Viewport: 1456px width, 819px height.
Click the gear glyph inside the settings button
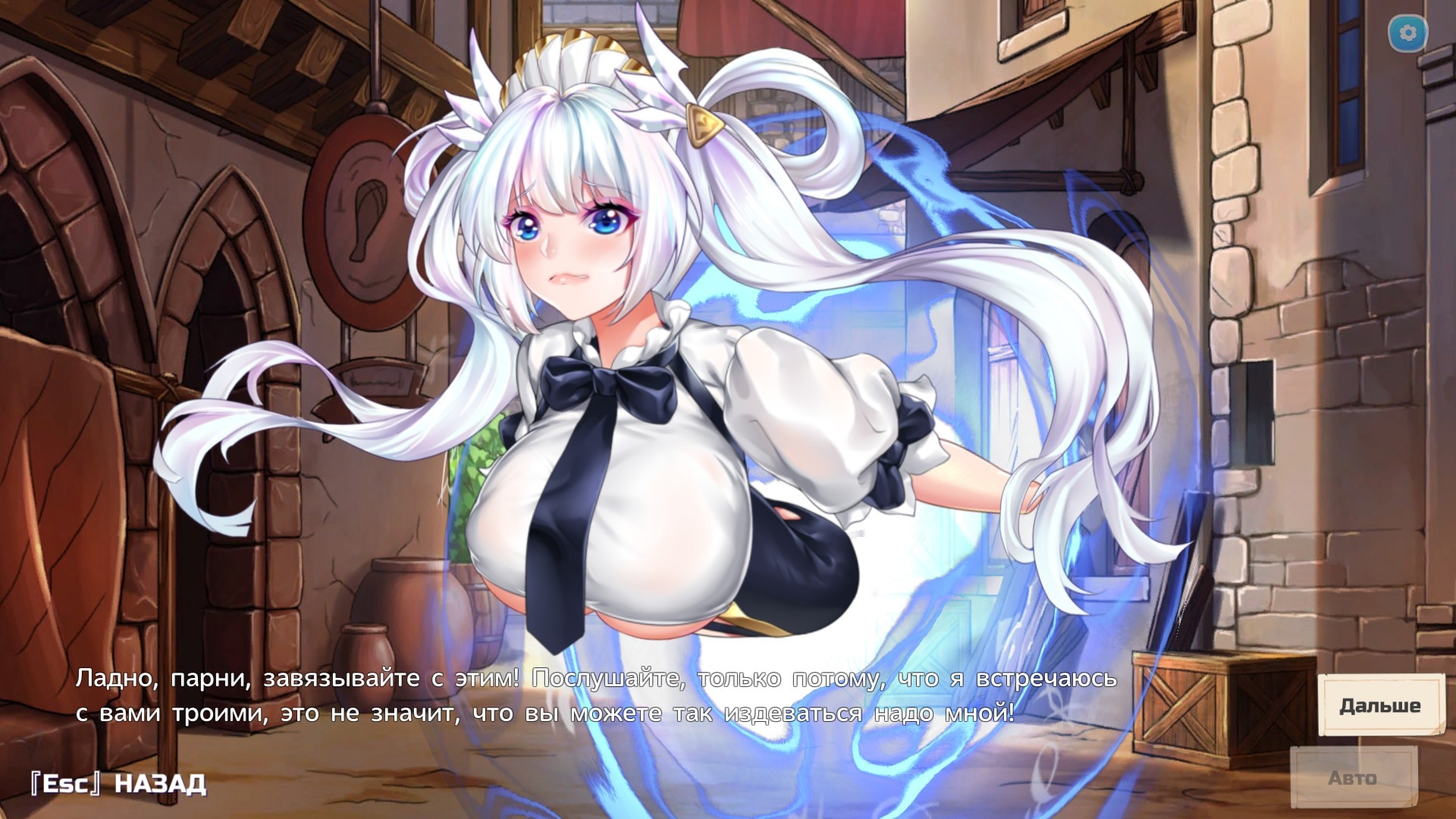(1408, 33)
